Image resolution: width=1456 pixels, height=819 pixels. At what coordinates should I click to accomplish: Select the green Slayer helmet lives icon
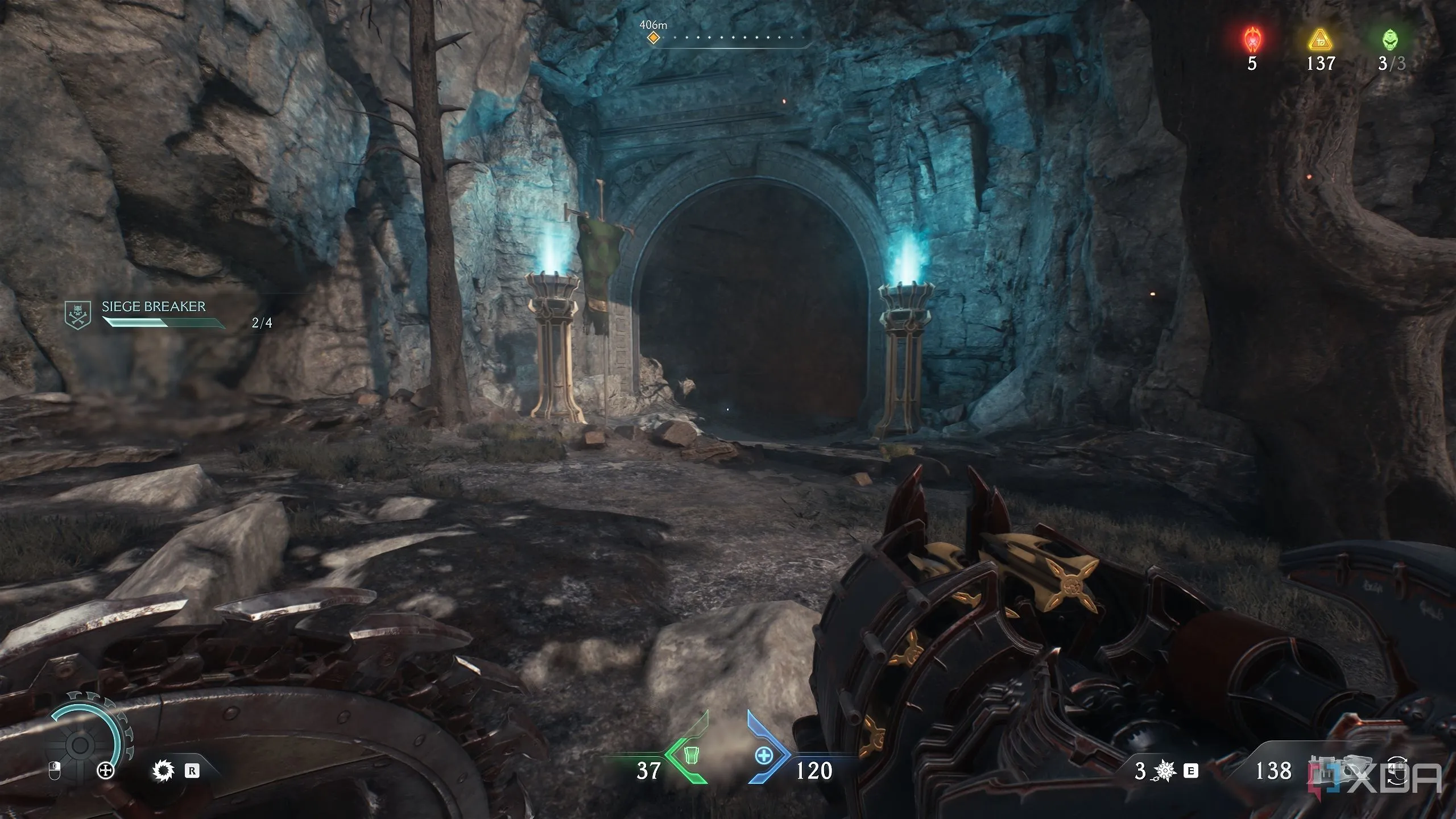tap(1389, 40)
